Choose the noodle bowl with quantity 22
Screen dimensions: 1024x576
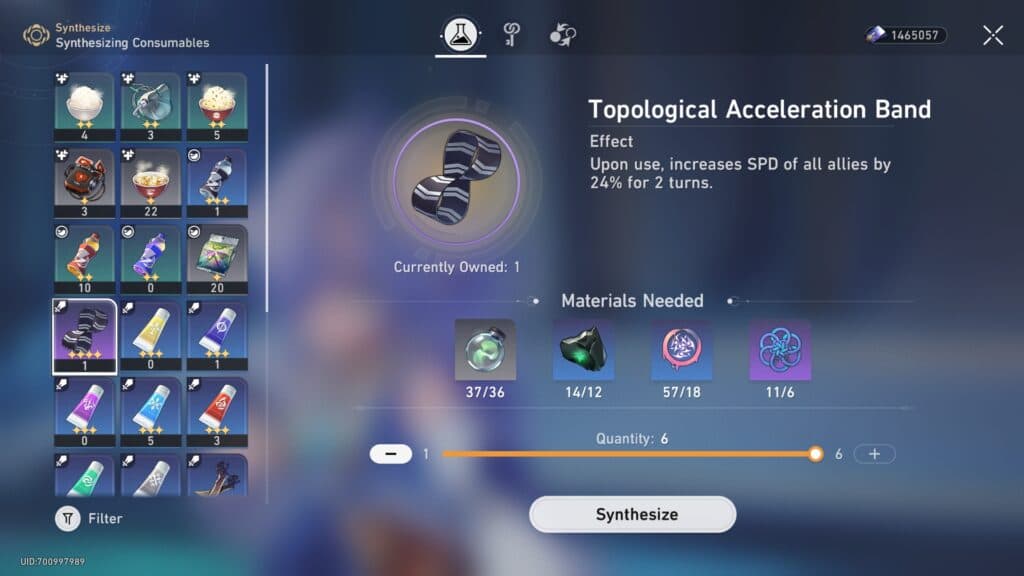tap(151, 184)
